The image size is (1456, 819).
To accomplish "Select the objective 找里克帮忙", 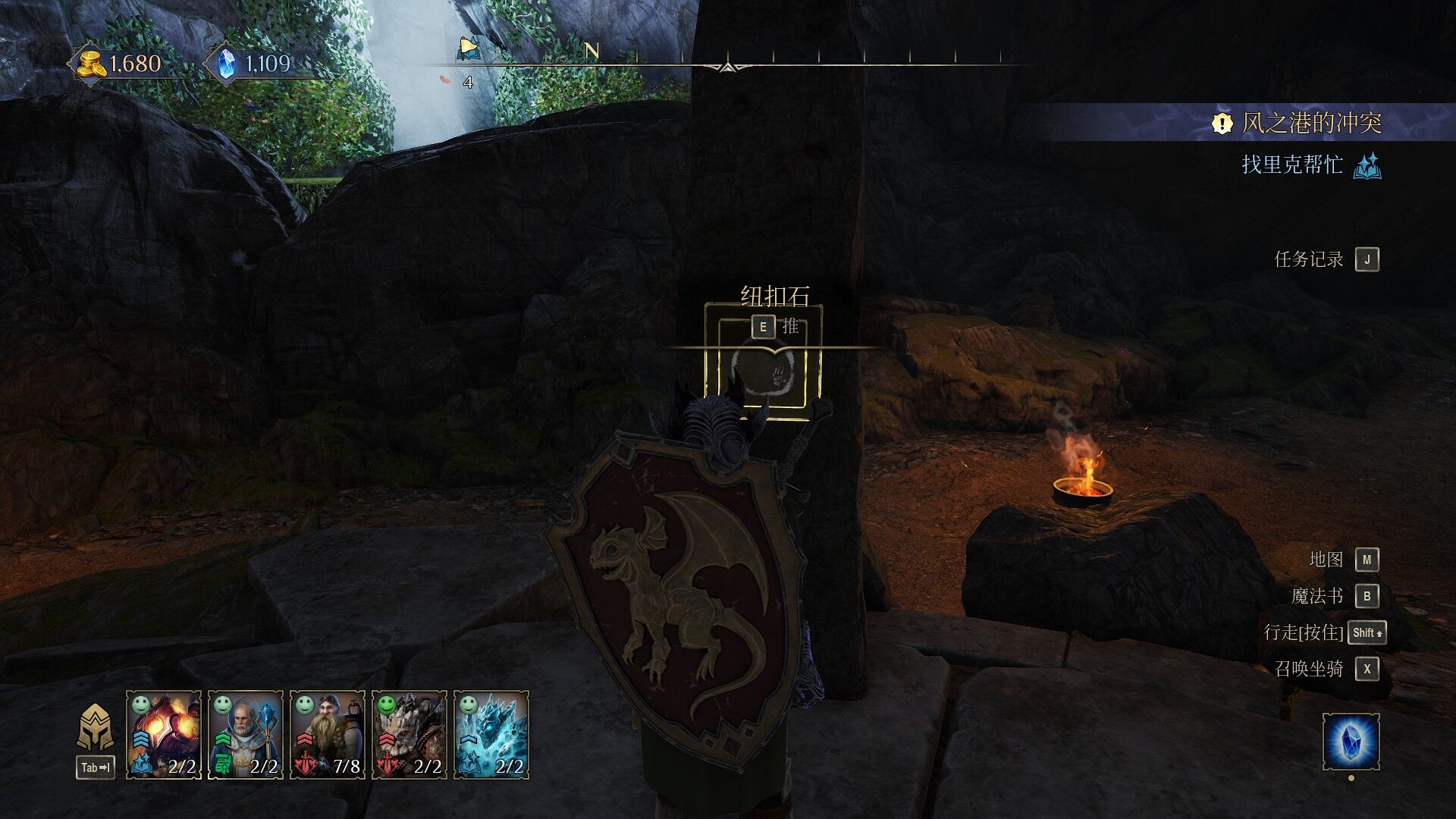I will 1292,165.
